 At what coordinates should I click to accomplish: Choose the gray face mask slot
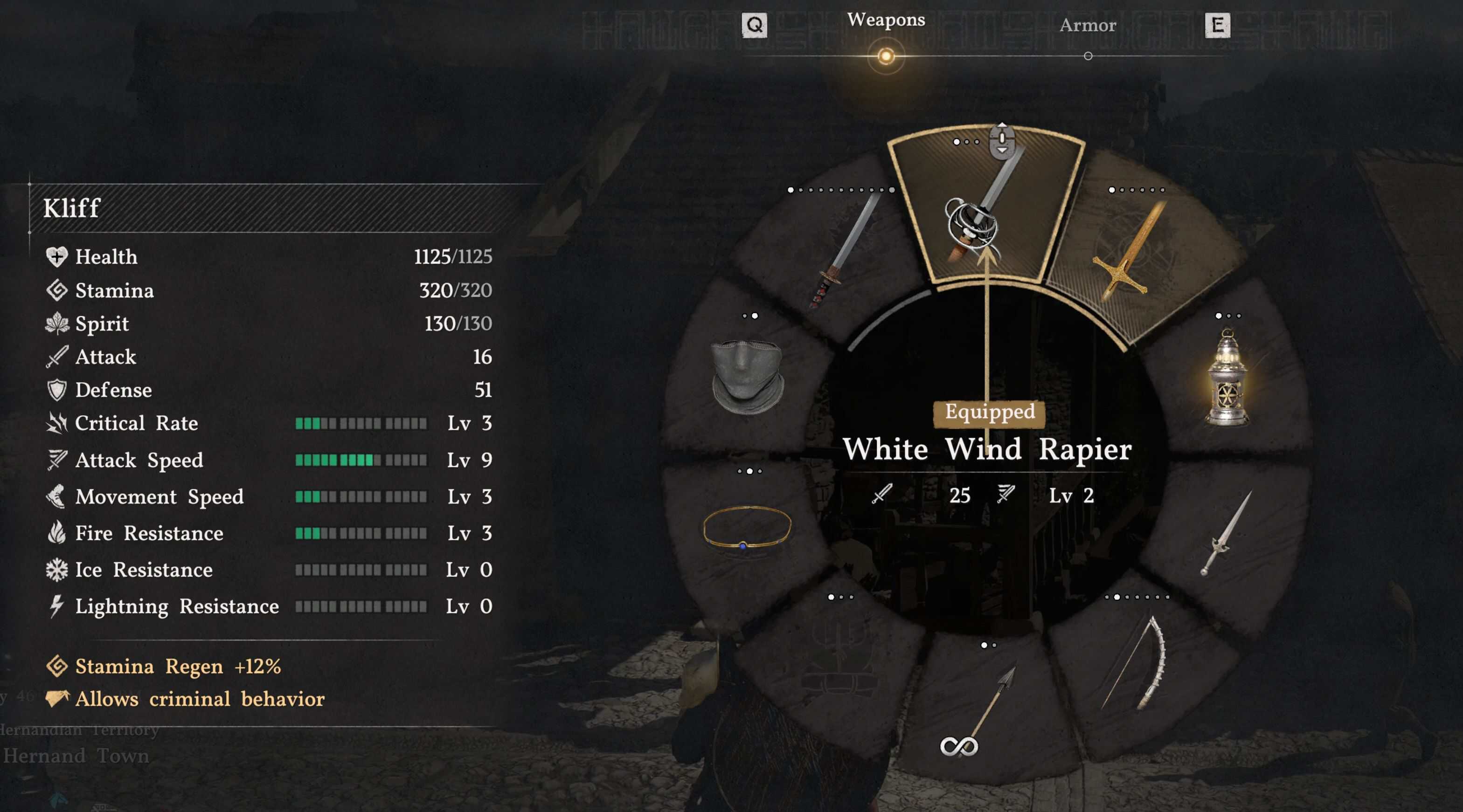coord(748,376)
